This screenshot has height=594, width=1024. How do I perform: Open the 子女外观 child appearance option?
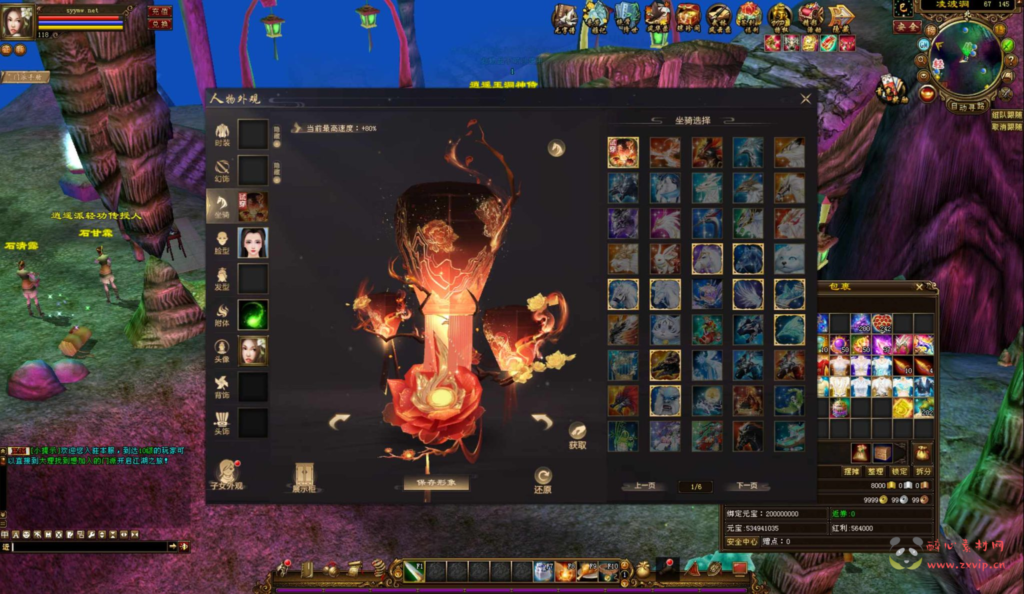tap(227, 475)
